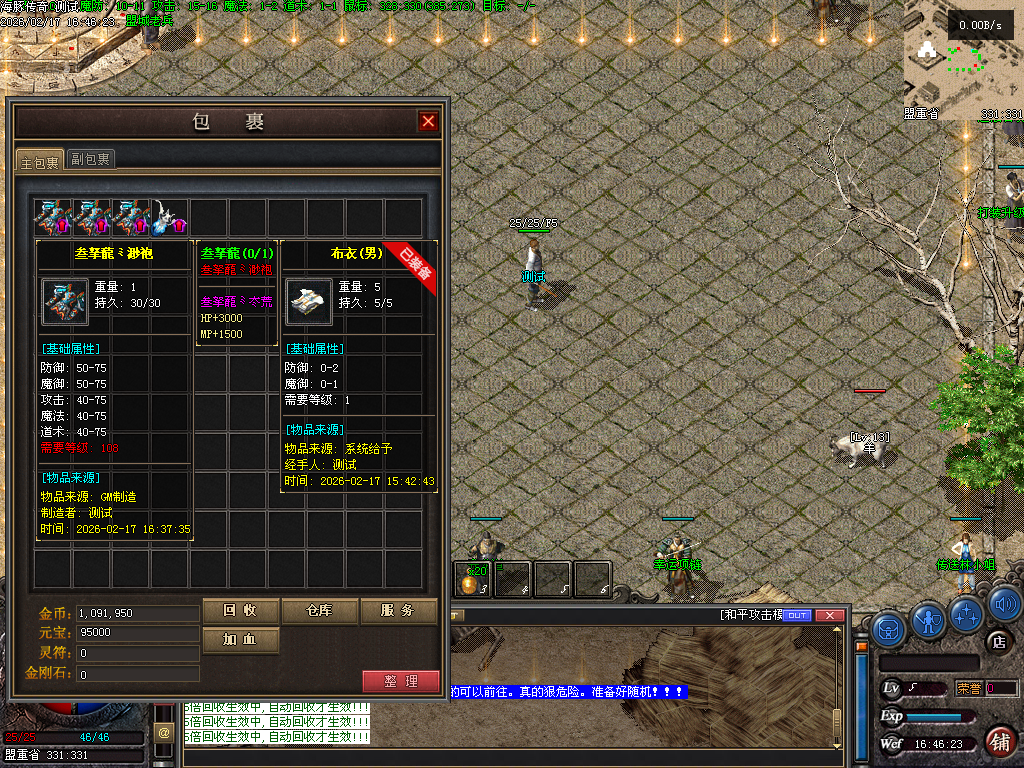The image size is (1024, 768).
Task: Open the red 铺 stall button
Action: 999,741
